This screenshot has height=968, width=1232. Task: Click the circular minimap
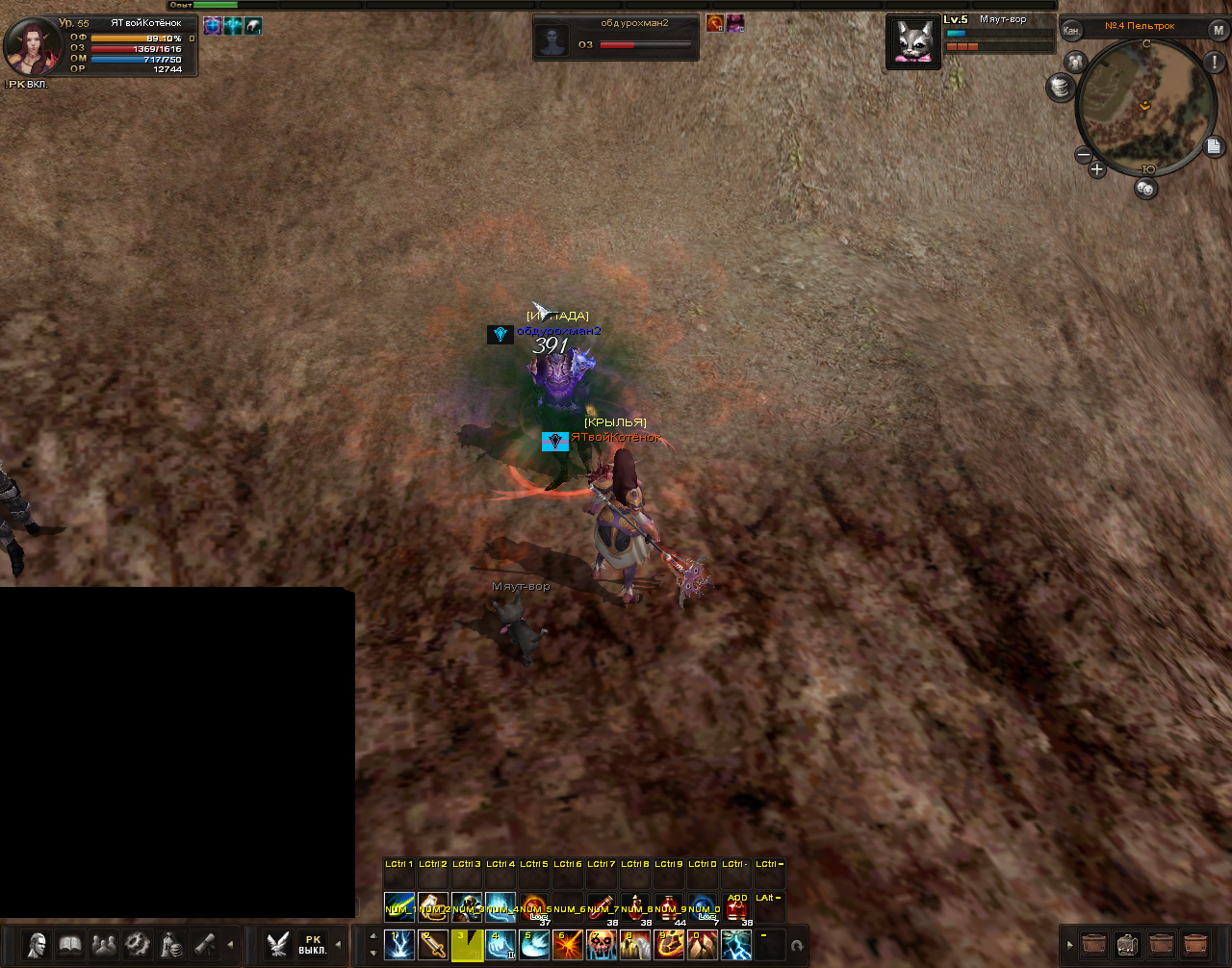coord(1144,106)
